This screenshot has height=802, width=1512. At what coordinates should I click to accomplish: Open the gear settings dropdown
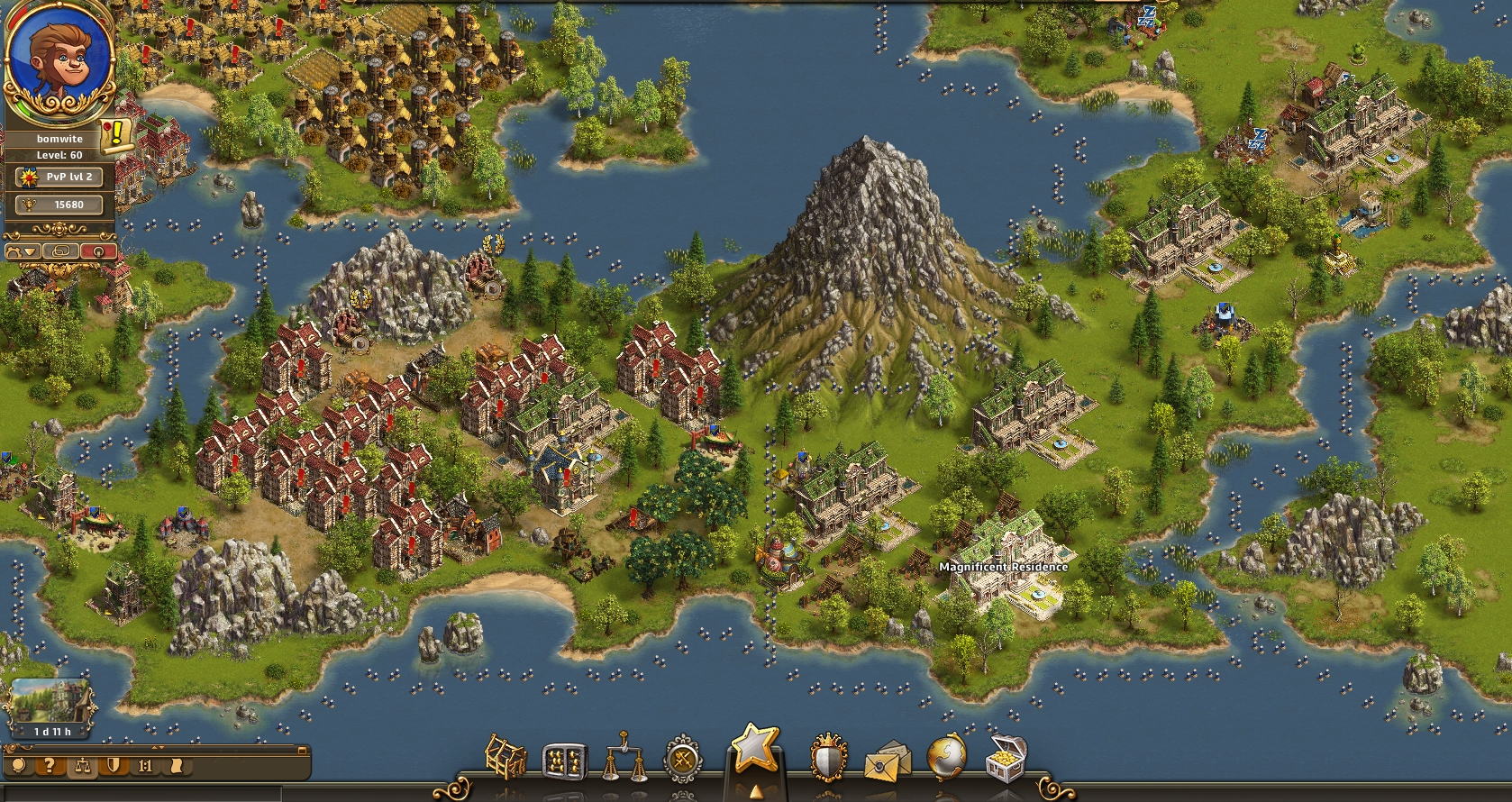coord(23,251)
